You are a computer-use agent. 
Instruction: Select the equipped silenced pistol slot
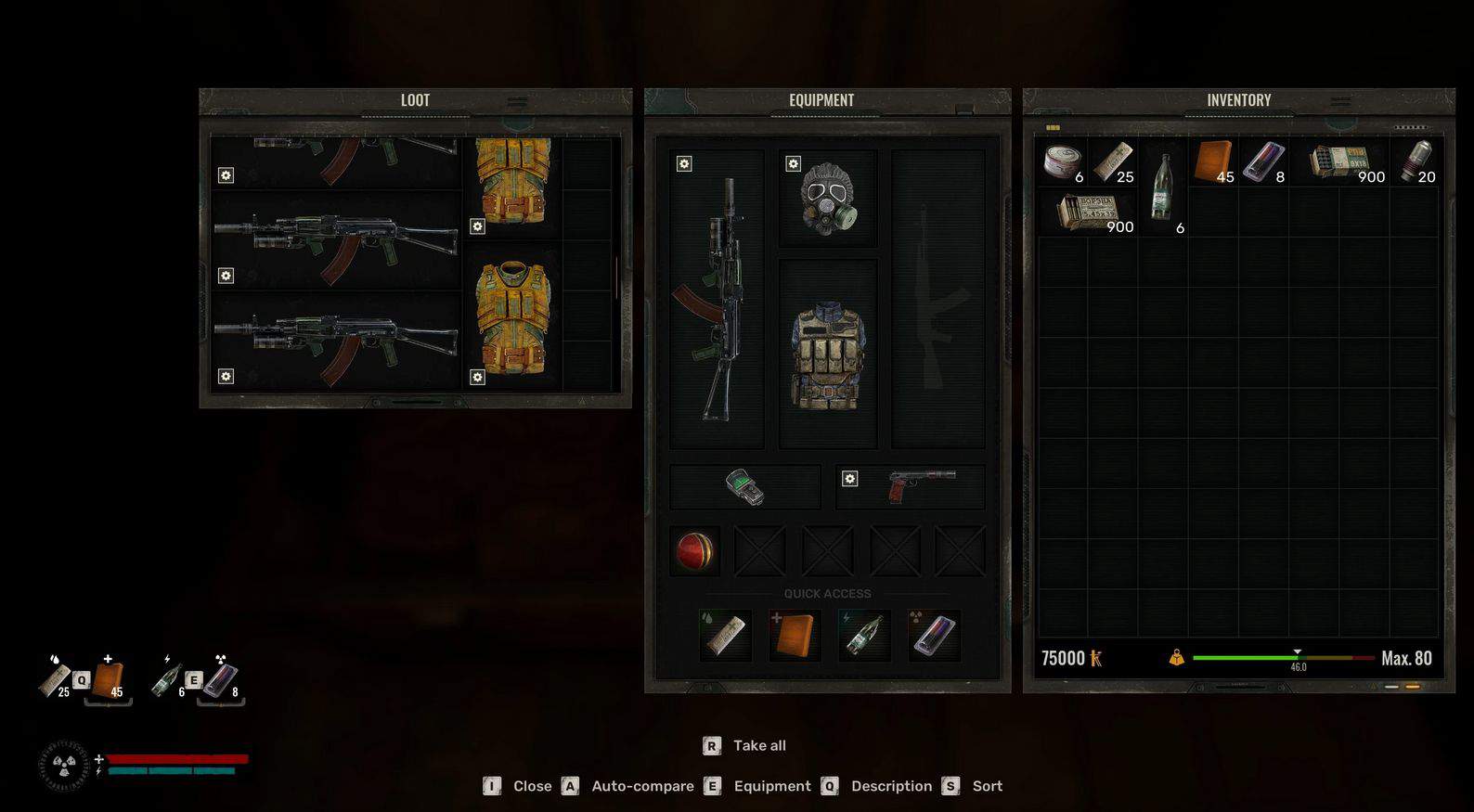(911, 486)
